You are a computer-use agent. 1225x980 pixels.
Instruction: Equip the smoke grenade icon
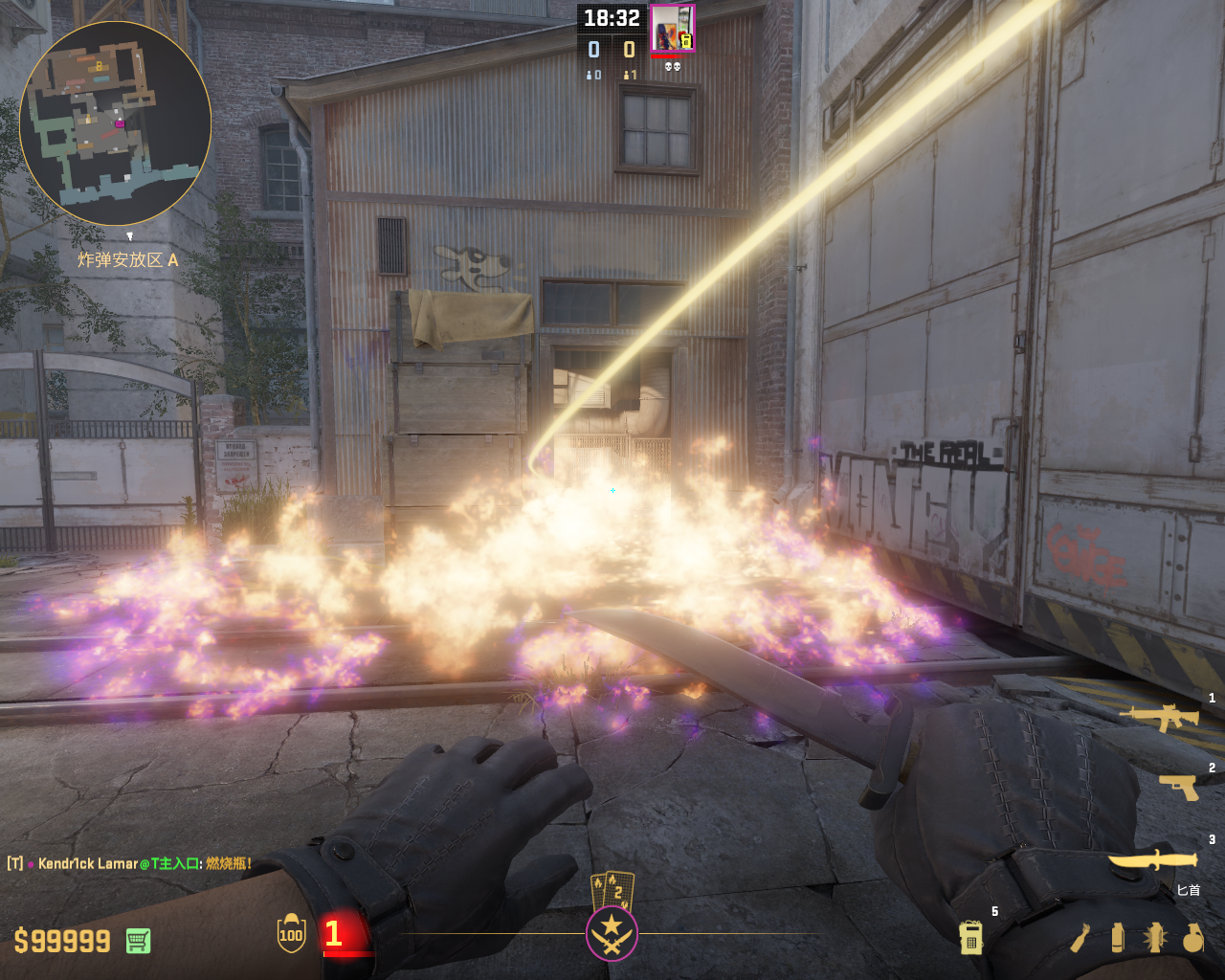[1117, 938]
